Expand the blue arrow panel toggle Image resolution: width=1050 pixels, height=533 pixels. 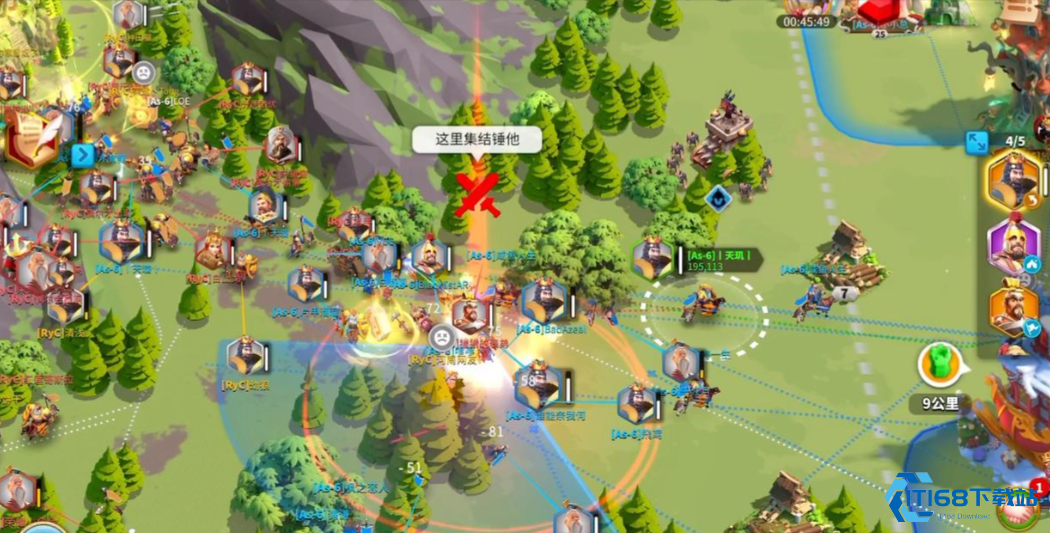[82, 155]
